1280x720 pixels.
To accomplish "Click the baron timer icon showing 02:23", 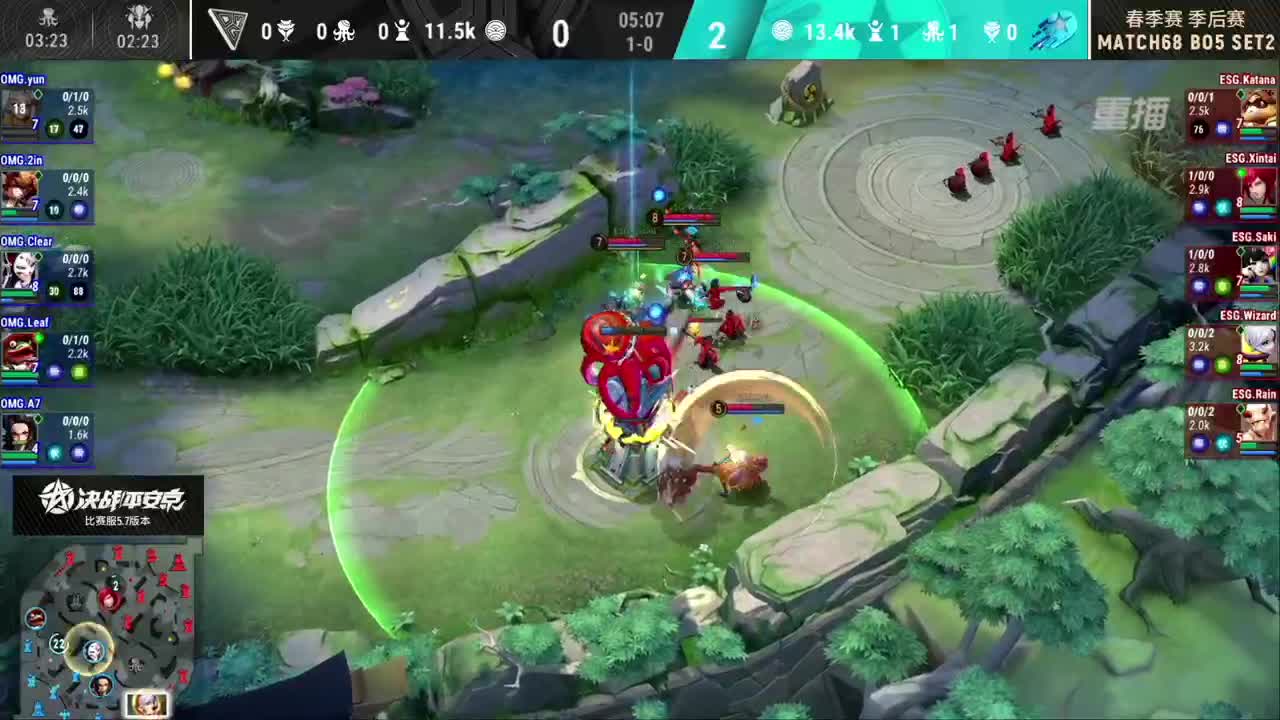I will point(139,17).
